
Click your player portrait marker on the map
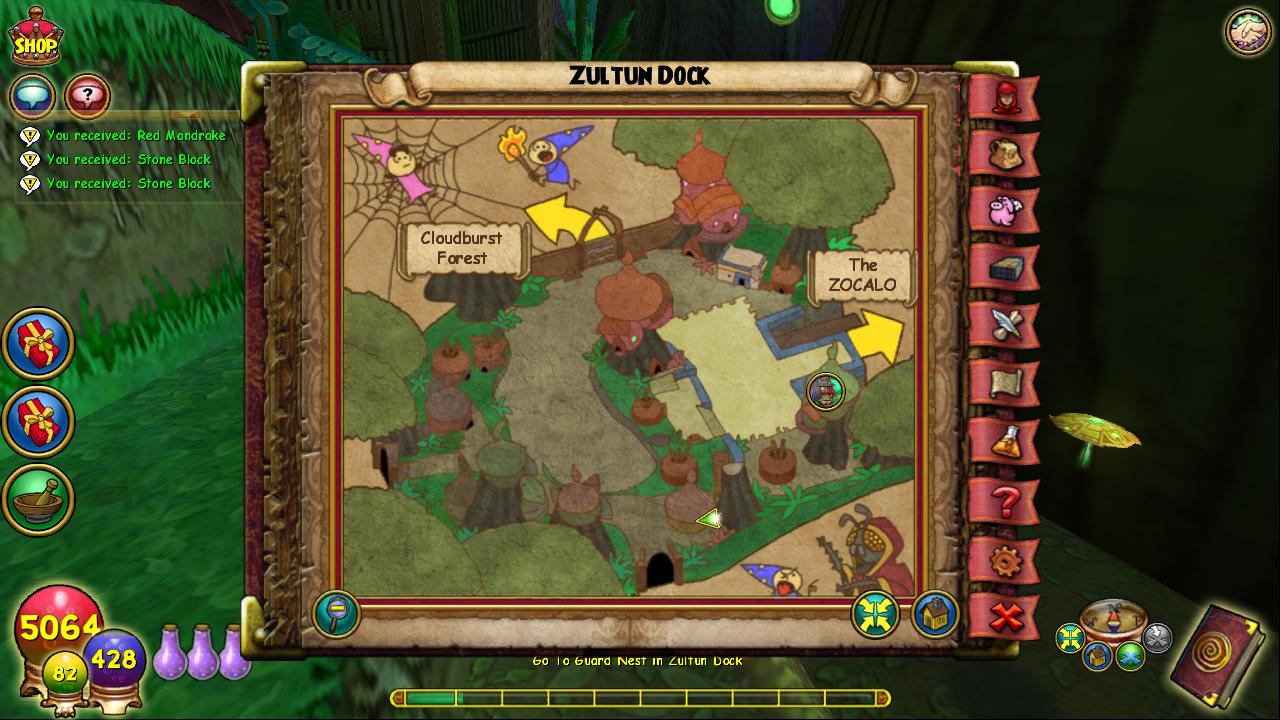(x=826, y=392)
